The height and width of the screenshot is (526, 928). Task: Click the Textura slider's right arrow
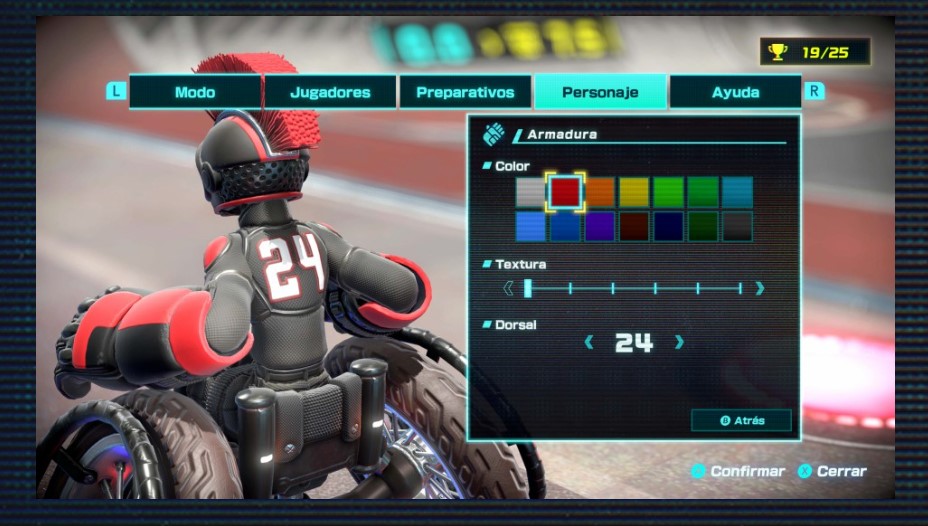760,289
